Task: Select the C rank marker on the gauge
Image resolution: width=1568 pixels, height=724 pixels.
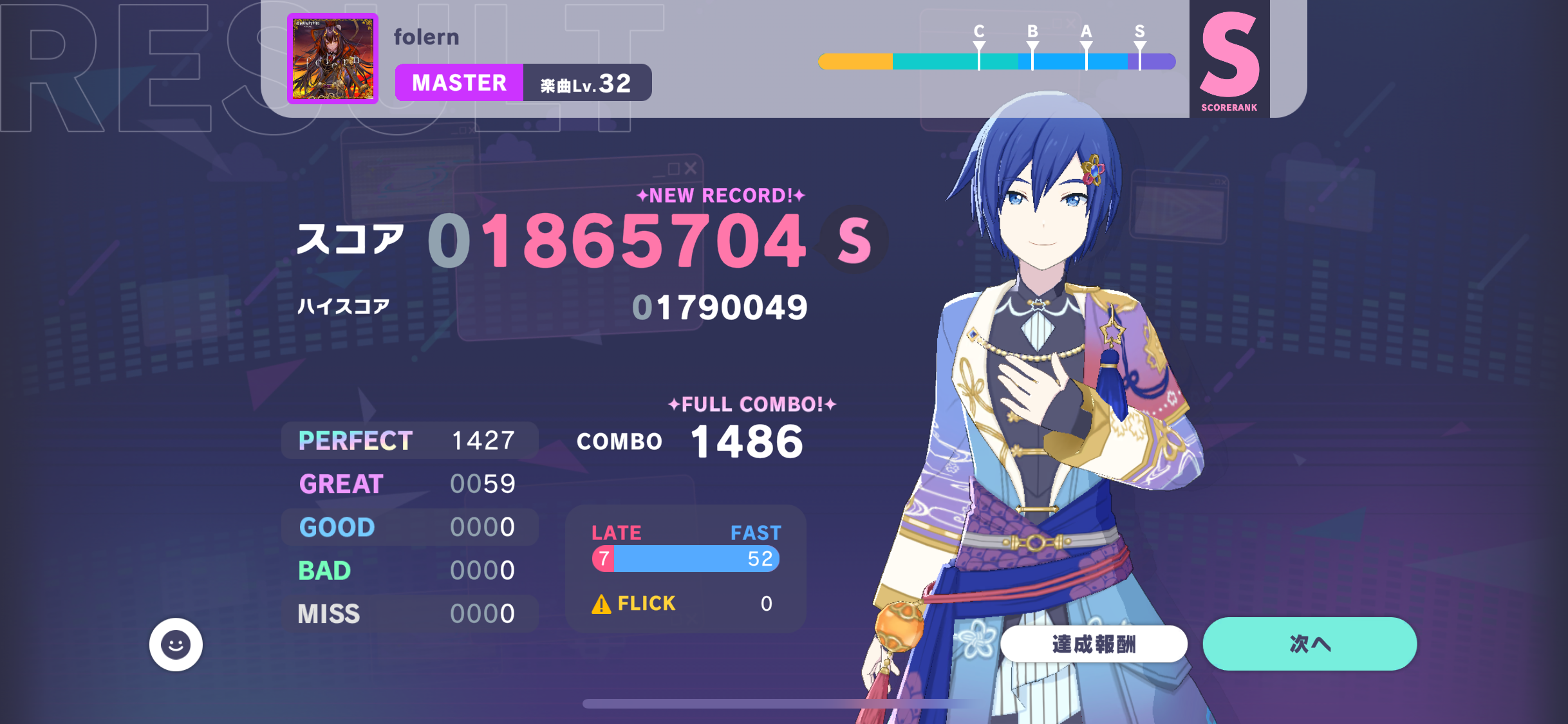Action: click(x=979, y=45)
